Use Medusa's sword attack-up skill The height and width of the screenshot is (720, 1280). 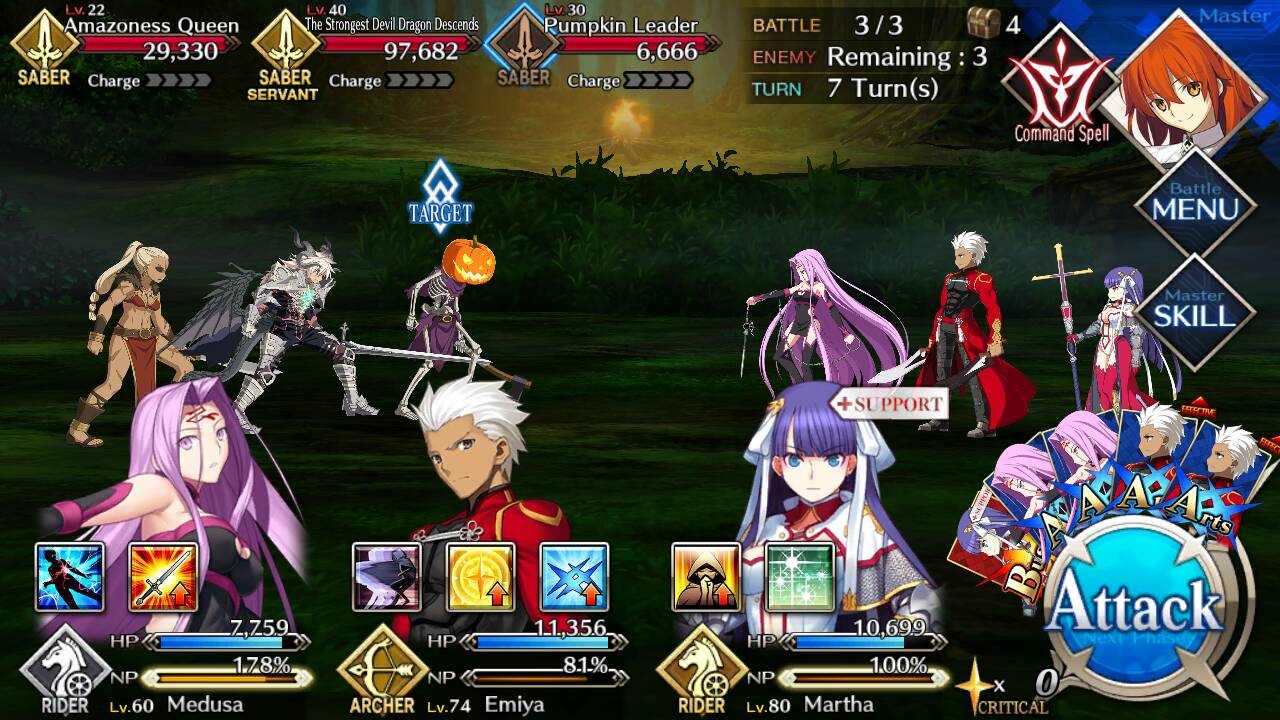pyautogui.click(x=163, y=577)
